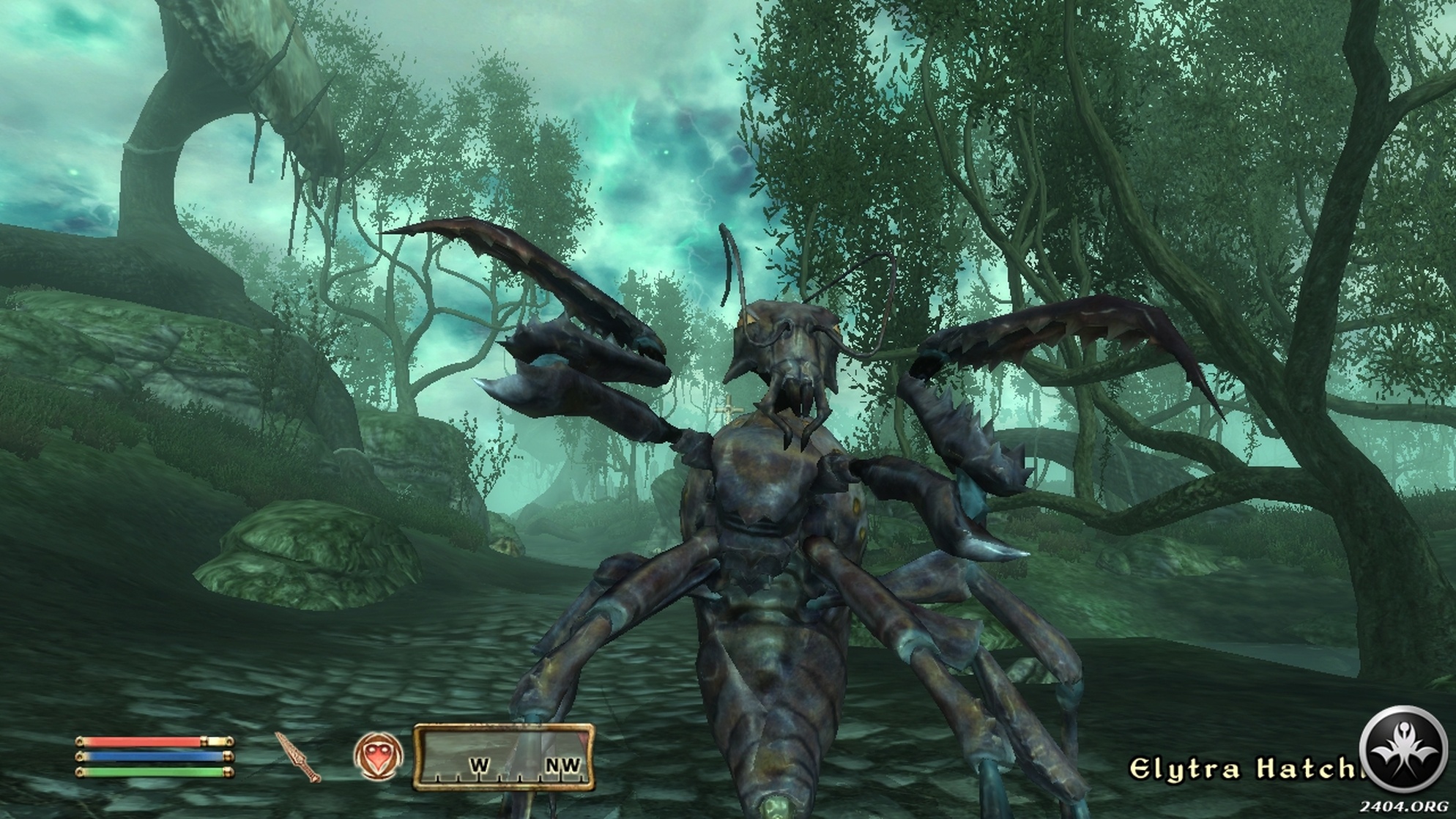Click the equipped dagger weapon icon
The width and height of the screenshot is (1456, 819).
pyautogui.click(x=299, y=757)
